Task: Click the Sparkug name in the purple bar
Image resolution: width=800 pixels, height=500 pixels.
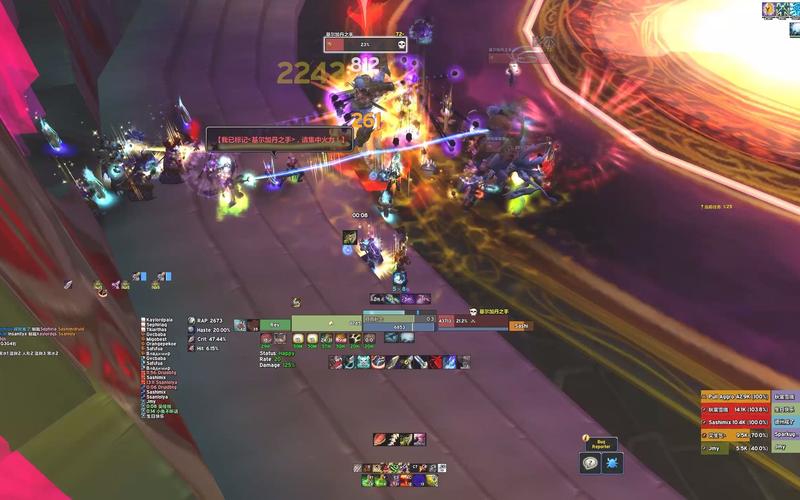Action: (785, 434)
